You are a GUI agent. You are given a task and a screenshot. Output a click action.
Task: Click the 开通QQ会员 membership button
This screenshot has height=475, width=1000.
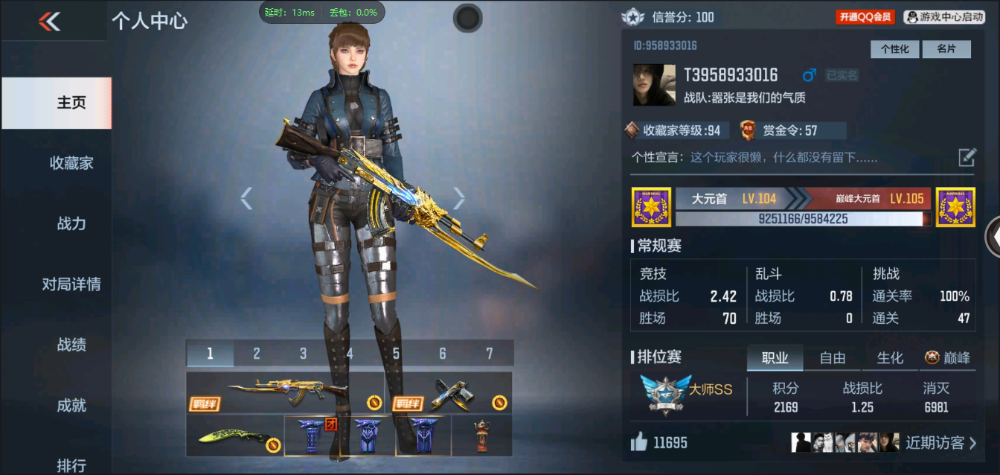tap(865, 17)
